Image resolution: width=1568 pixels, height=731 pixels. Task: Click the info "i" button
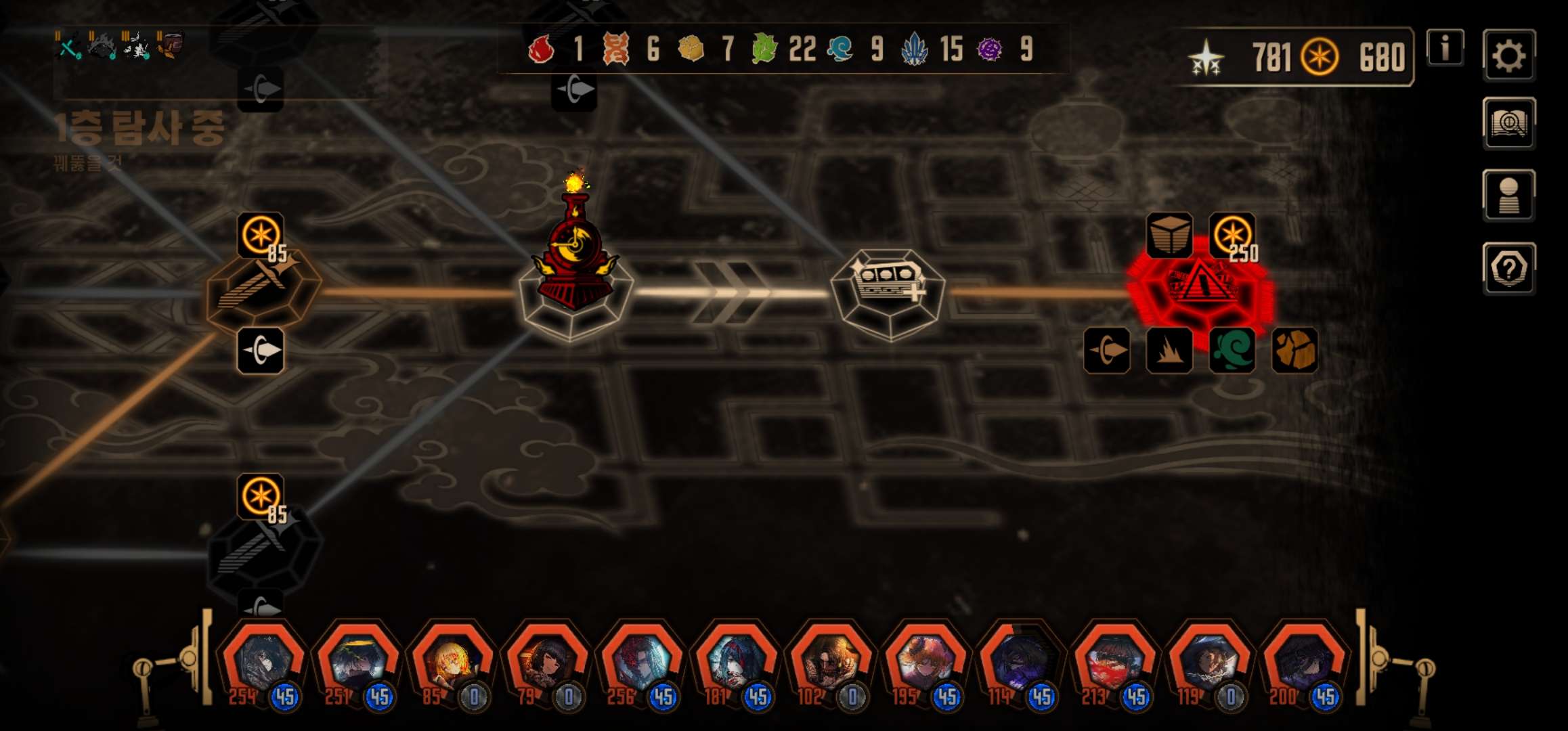point(1445,48)
